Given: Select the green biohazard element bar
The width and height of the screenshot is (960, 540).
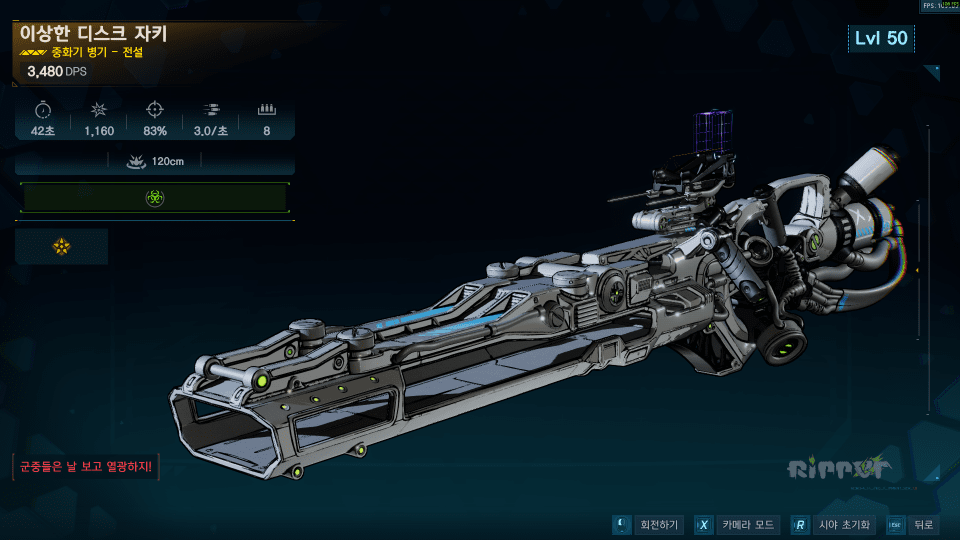Looking at the screenshot, I should (x=154, y=198).
